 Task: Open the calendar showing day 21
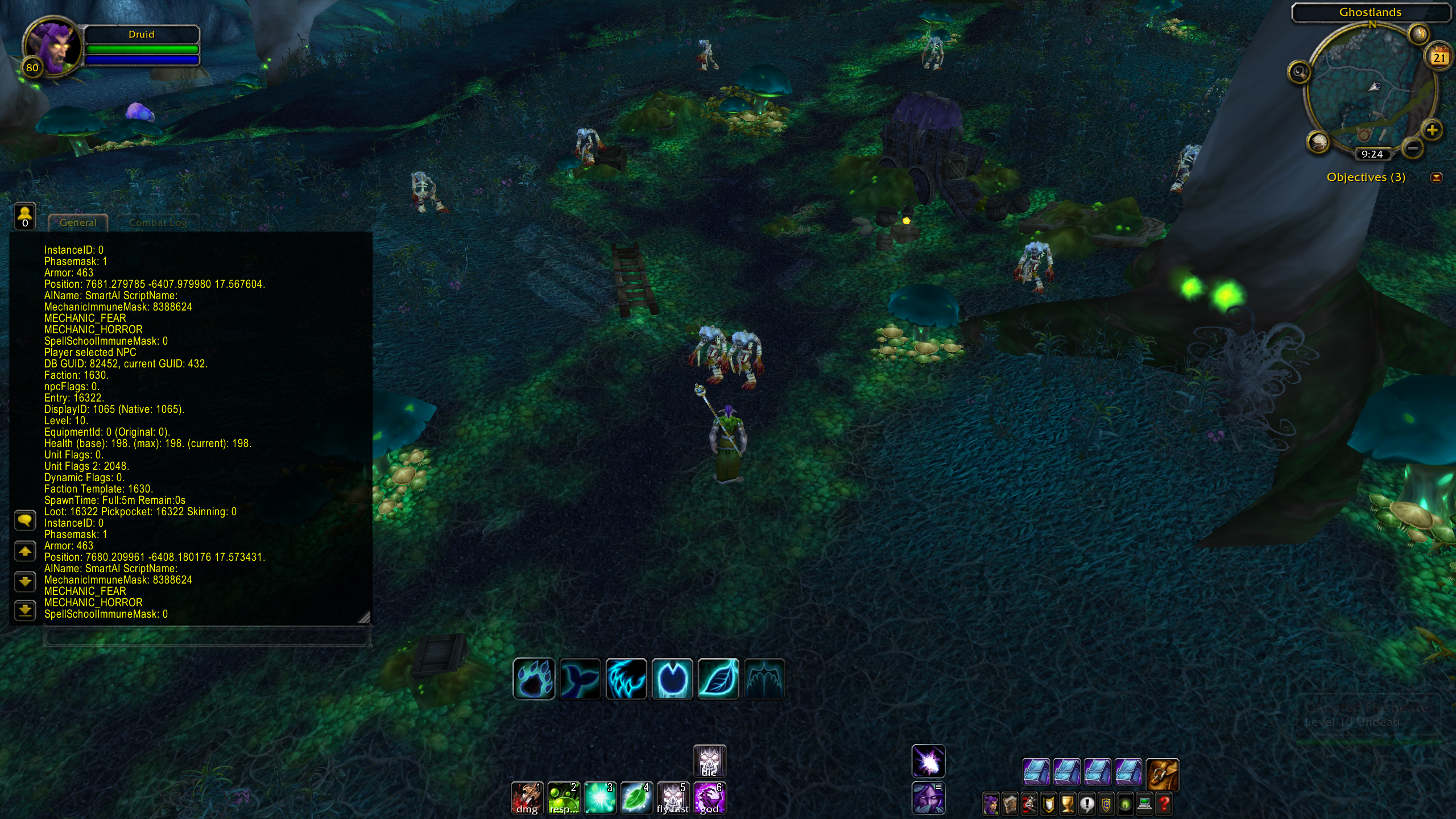(1439, 56)
